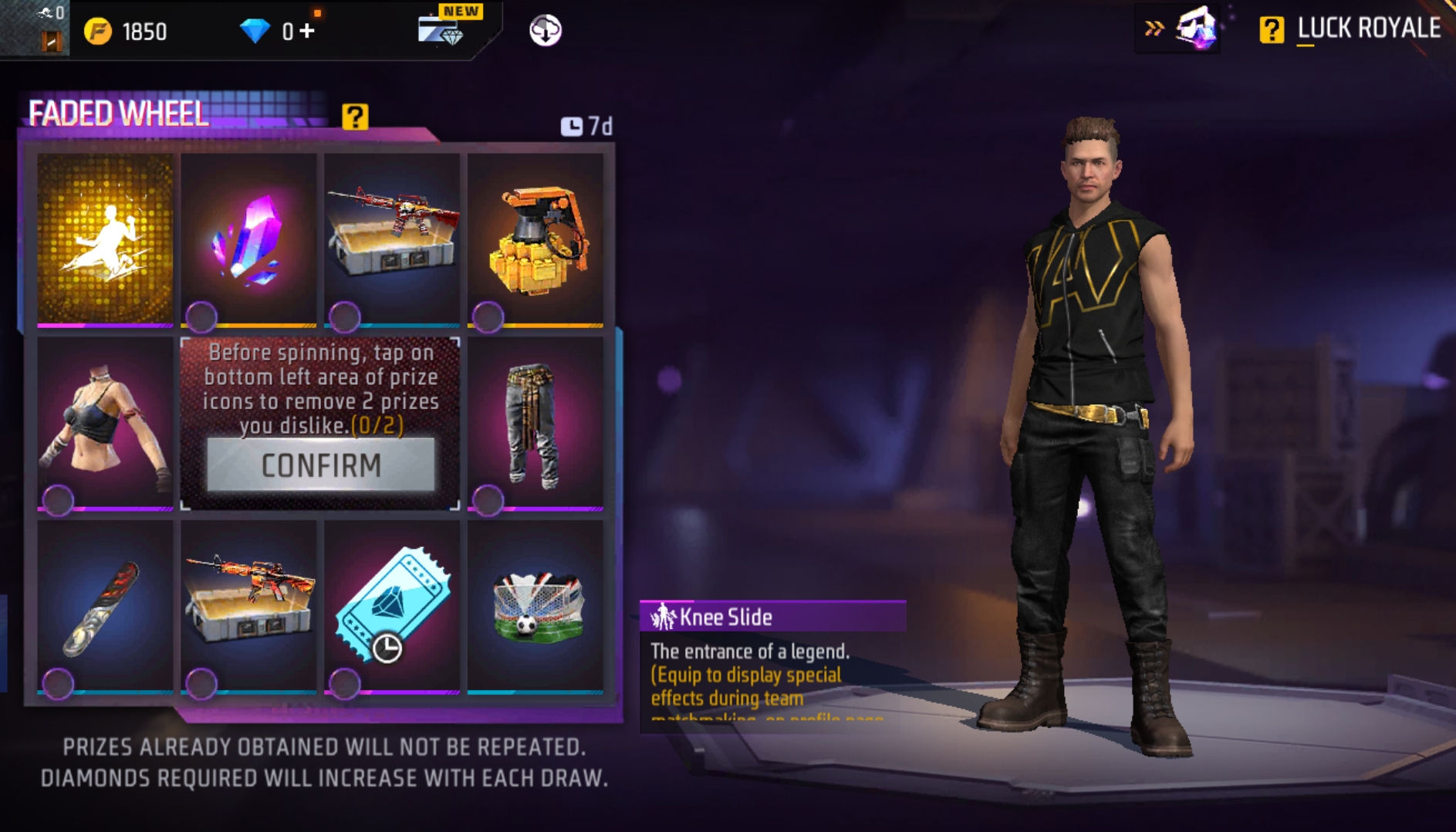Open the Faded Wheel help question mark
The width and height of the screenshot is (1456, 832).
355,117
